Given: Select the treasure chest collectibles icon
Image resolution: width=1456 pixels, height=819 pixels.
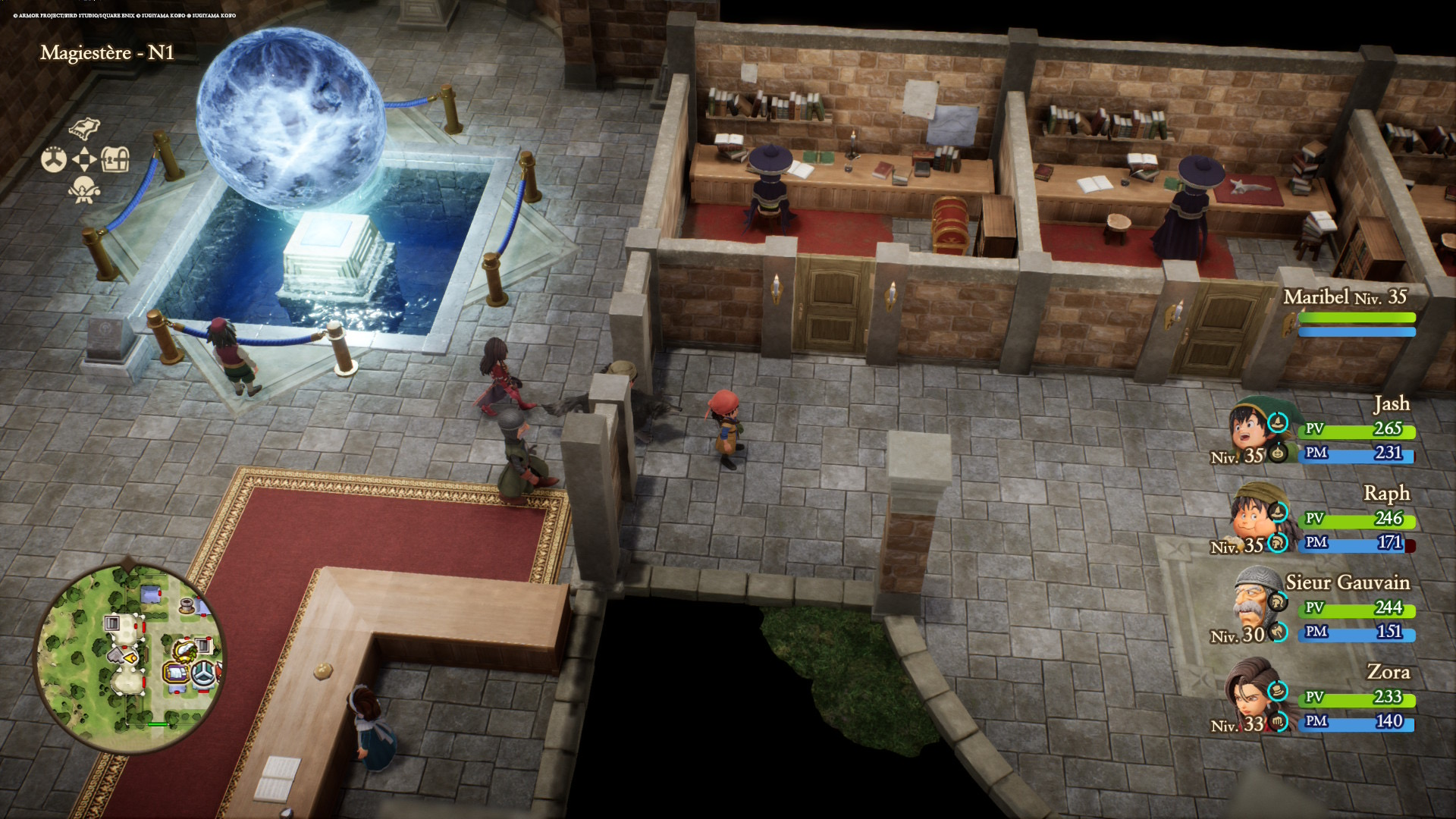Looking at the screenshot, I should point(115,159).
